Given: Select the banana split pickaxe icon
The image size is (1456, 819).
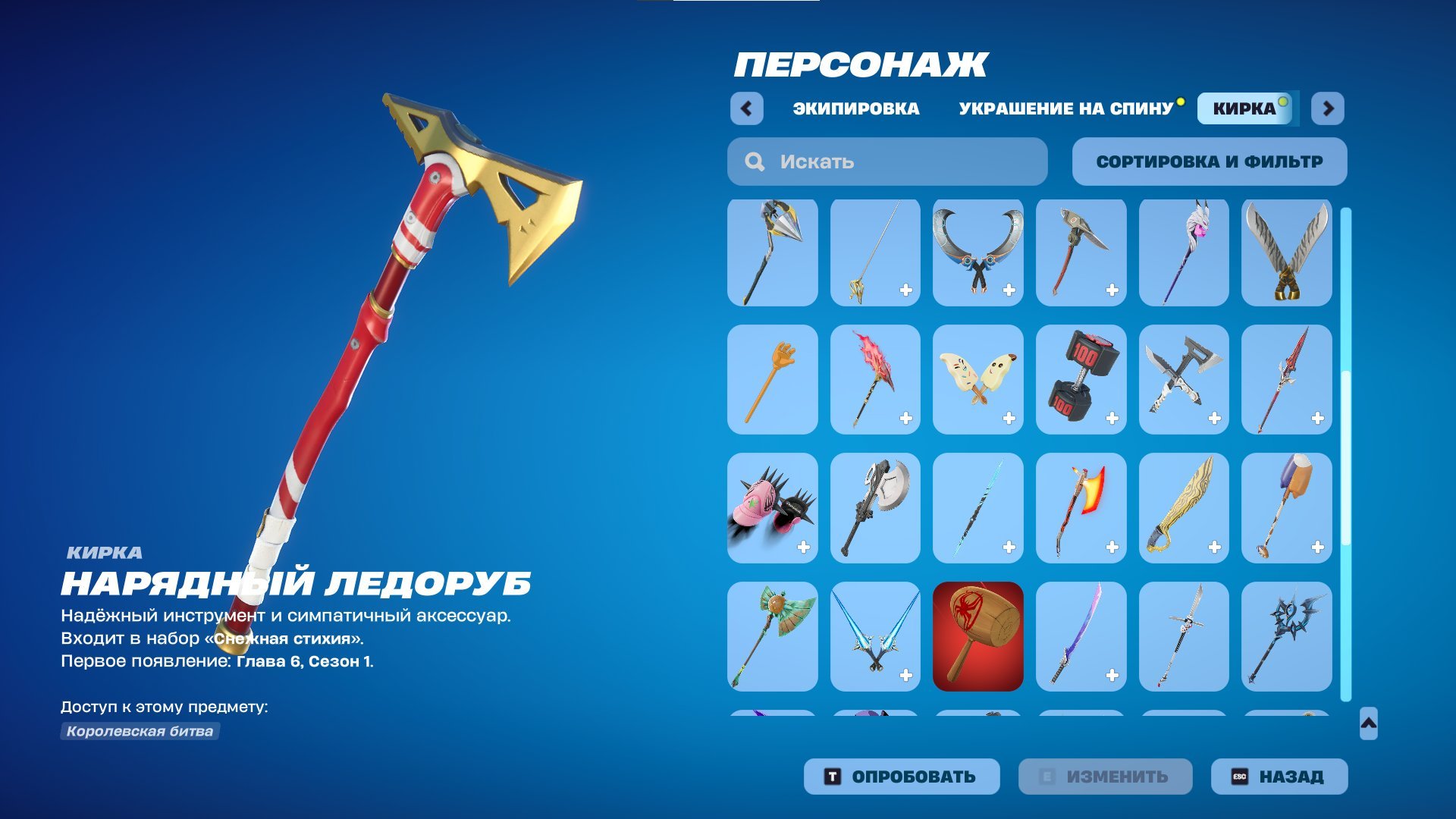Looking at the screenshot, I should click(x=977, y=380).
